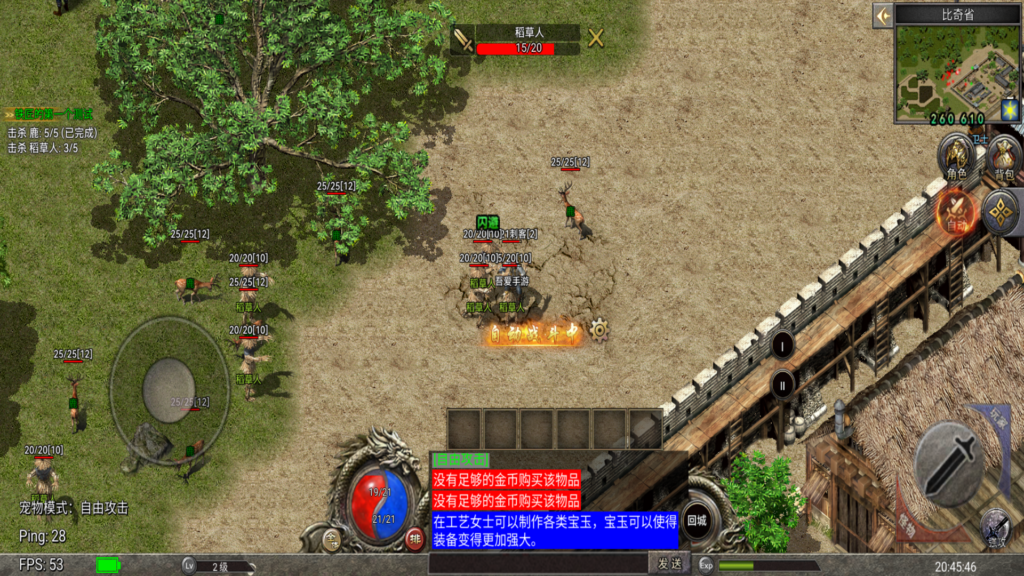Send the chat message with 发送
The image size is (1024, 576).
[x=669, y=564]
